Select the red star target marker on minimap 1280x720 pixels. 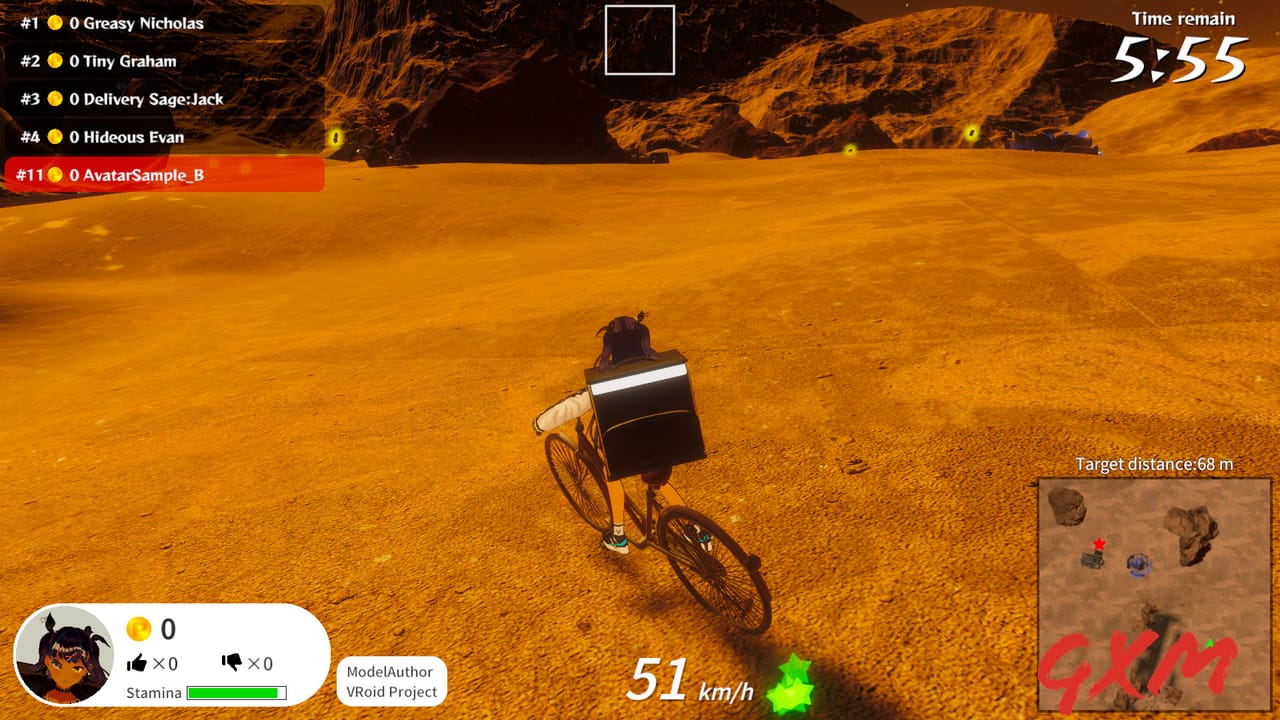(1099, 543)
